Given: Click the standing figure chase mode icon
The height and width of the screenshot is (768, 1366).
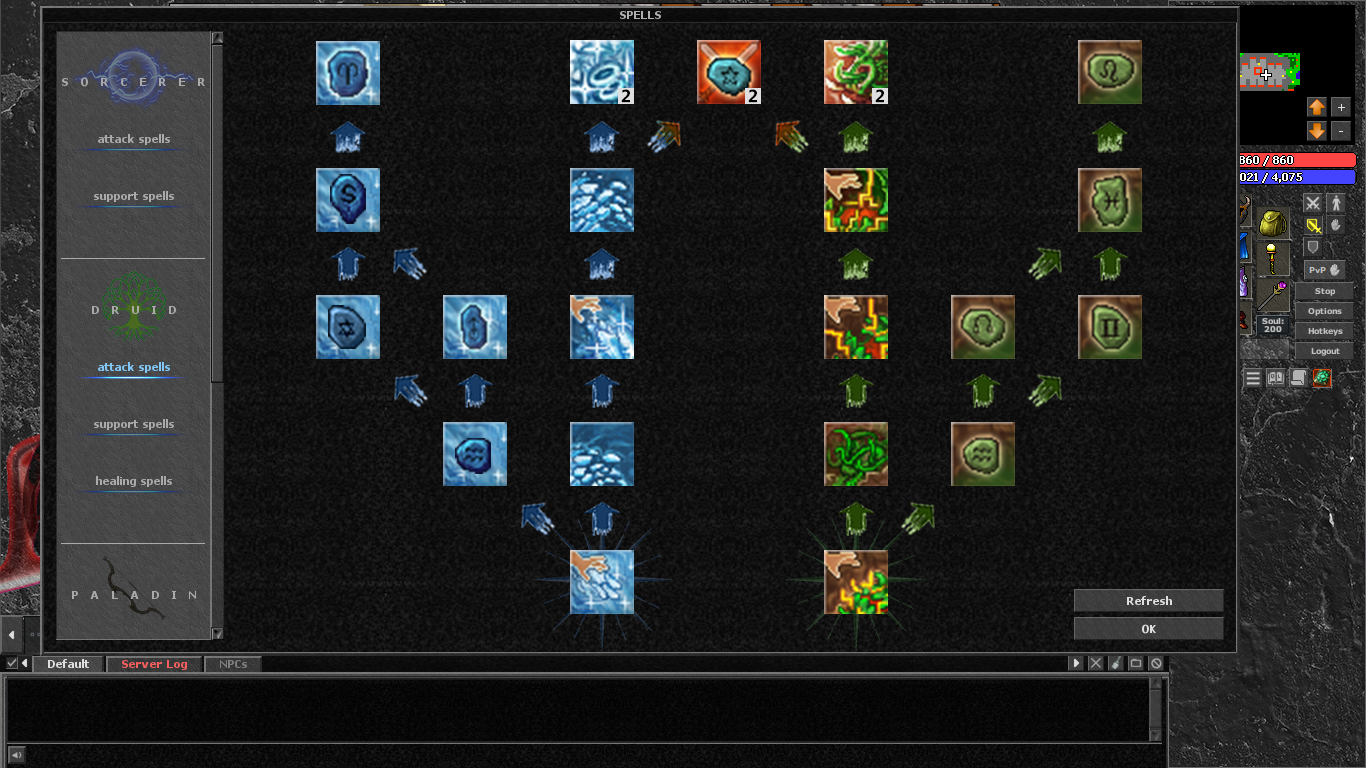Looking at the screenshot, I should click(1336, 202).
